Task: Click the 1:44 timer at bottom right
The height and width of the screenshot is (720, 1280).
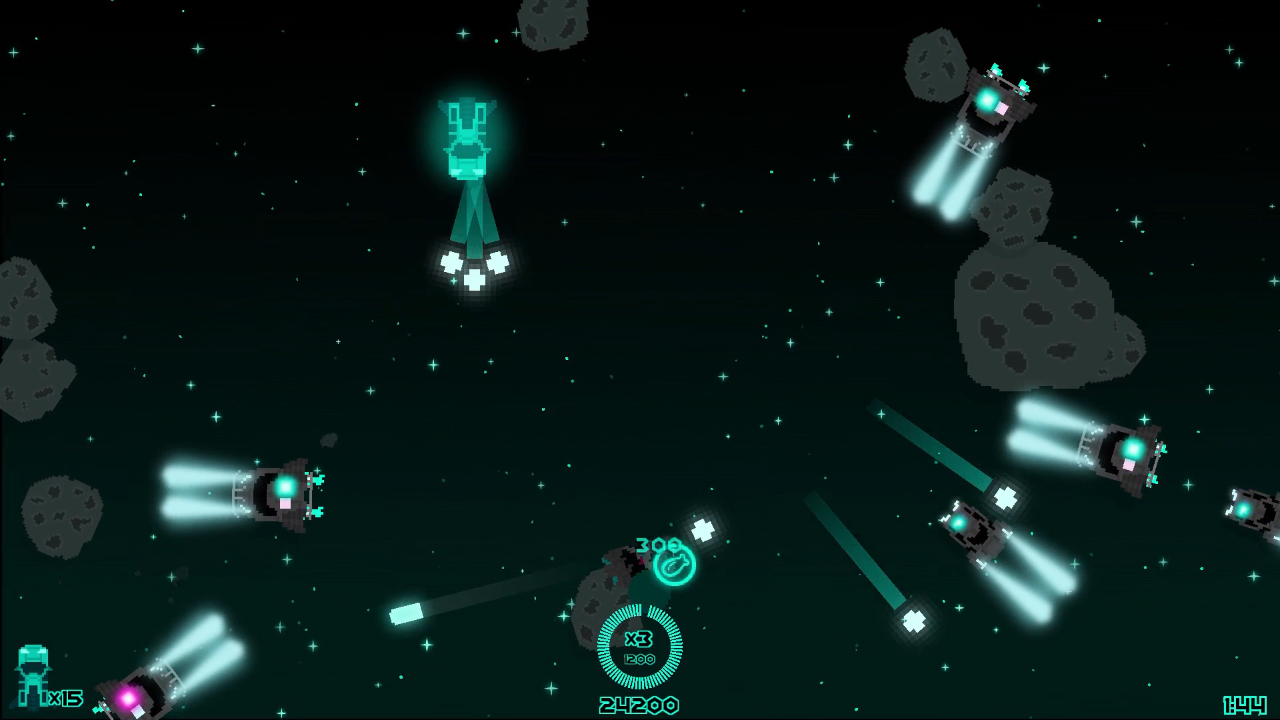Action: [x=1246, y=705]
